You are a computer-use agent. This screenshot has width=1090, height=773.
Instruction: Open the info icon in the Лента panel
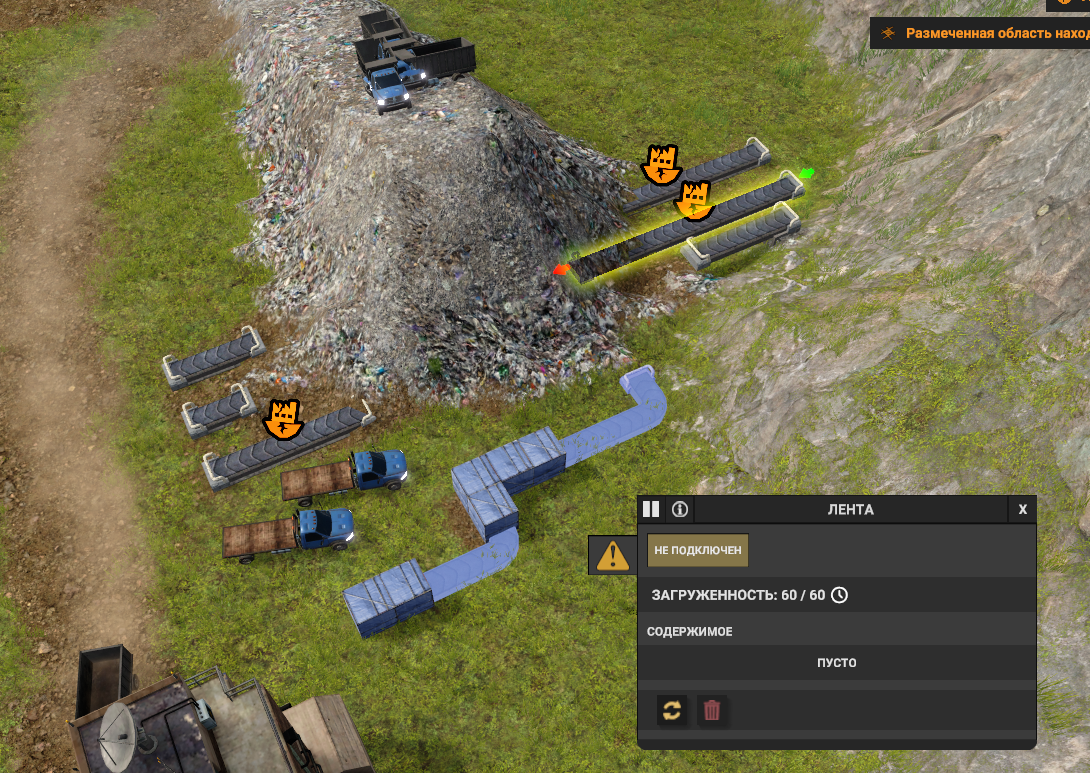point(680,509)
